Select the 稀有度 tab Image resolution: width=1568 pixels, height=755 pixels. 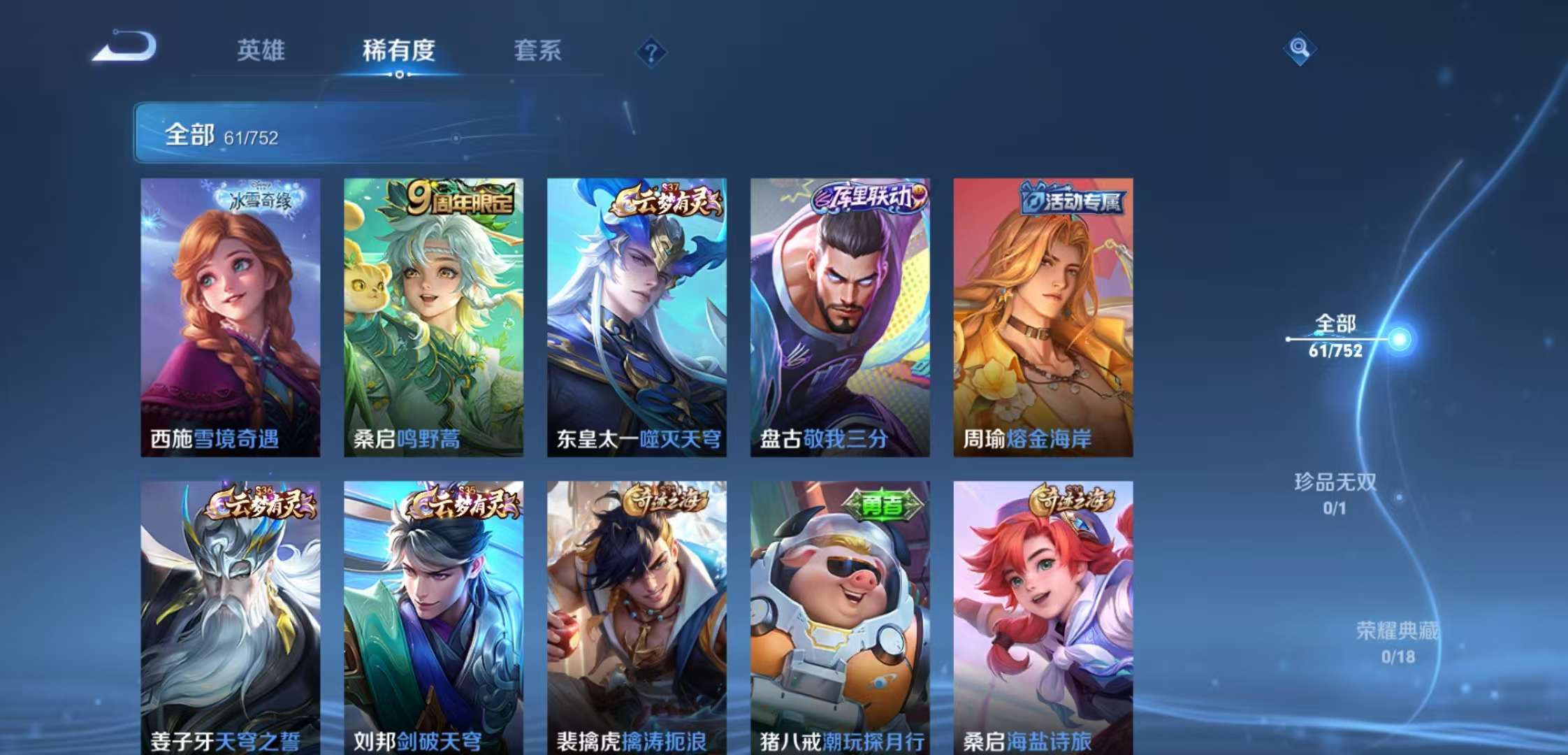pos(399,51)
